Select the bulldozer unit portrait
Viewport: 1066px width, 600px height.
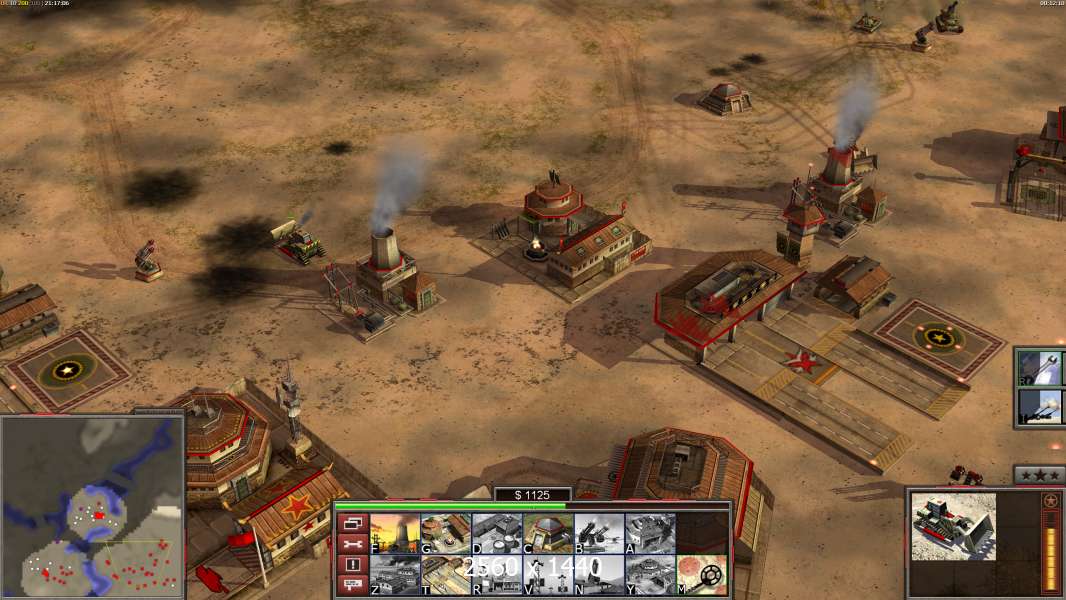(953, 526)
